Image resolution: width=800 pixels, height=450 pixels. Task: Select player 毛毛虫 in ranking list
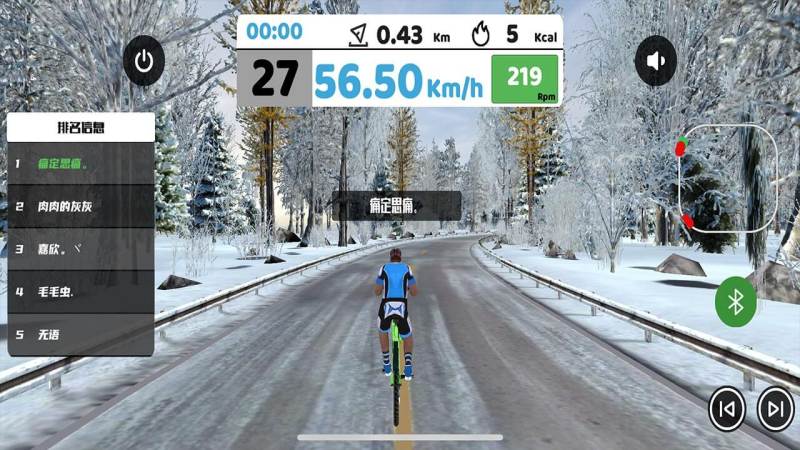[x=81, y=292]
